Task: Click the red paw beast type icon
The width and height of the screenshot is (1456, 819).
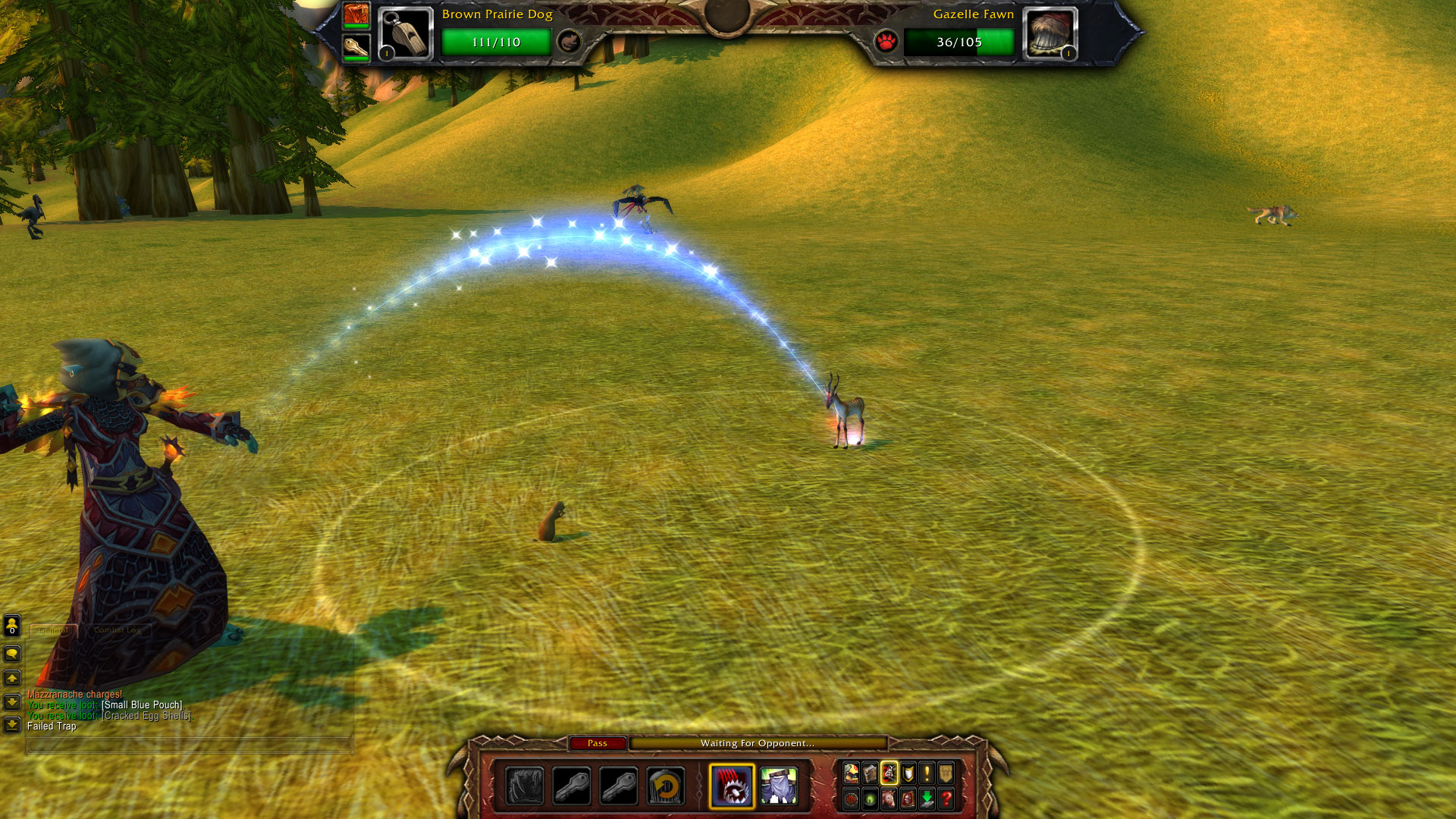Action: point(886,41)
